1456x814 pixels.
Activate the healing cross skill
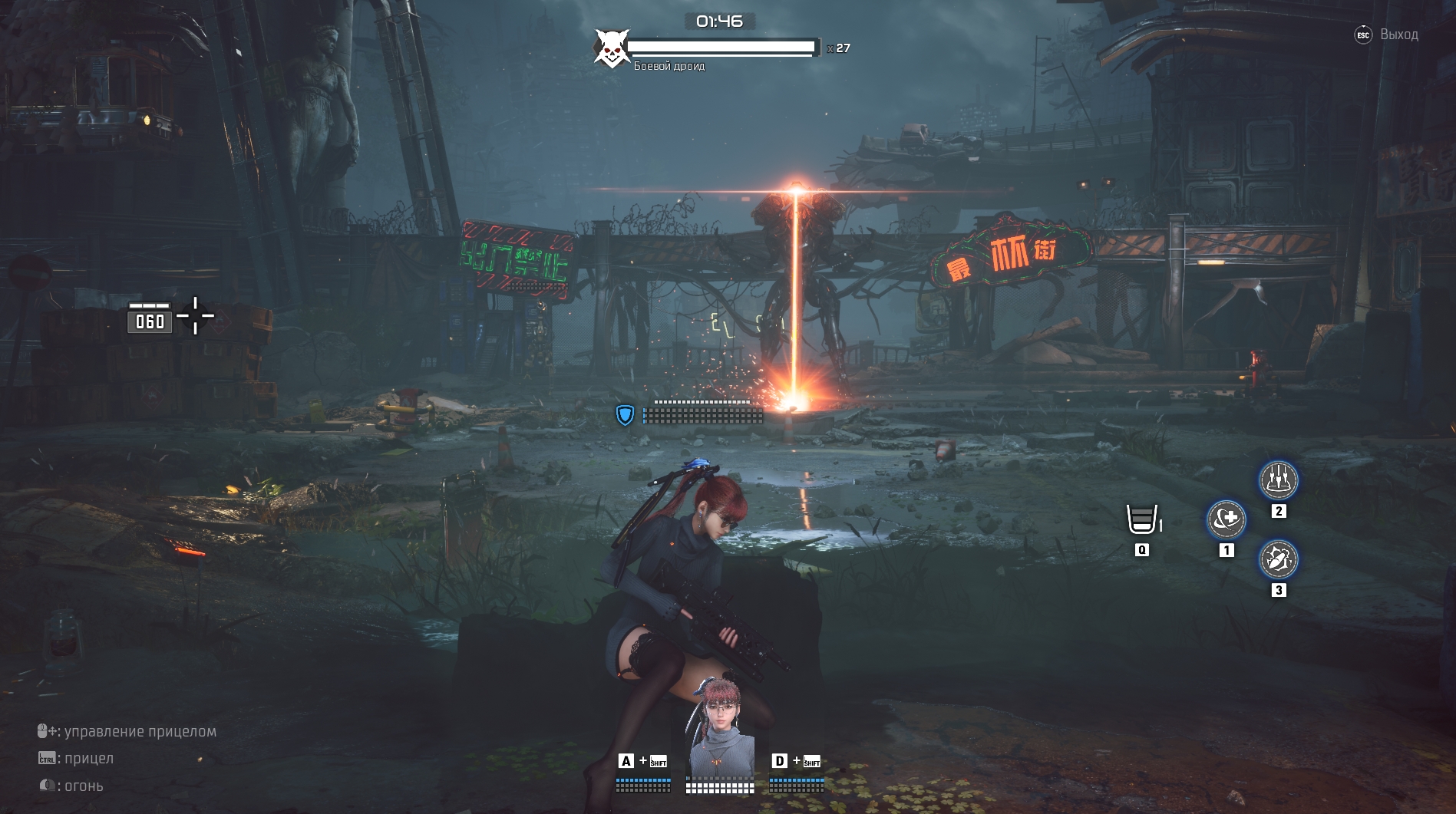[x=1226, y=520]
